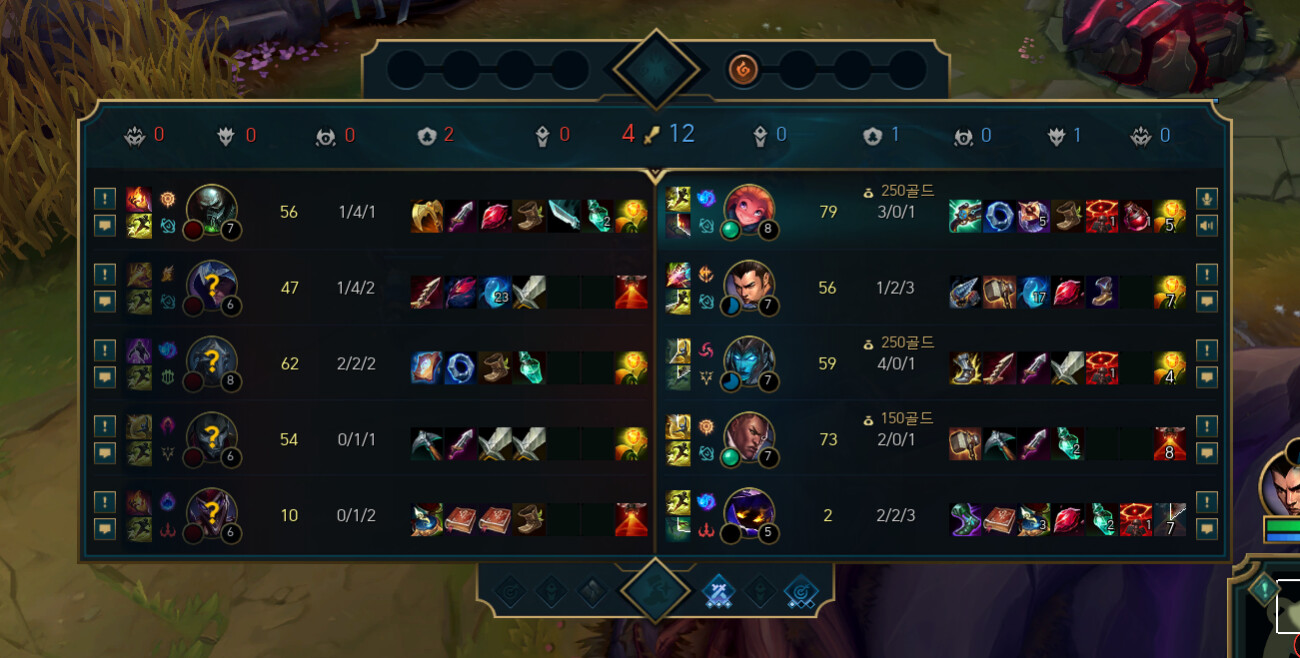
Task: Mute chat for the skull-masked champion
Action: [105, 225]
